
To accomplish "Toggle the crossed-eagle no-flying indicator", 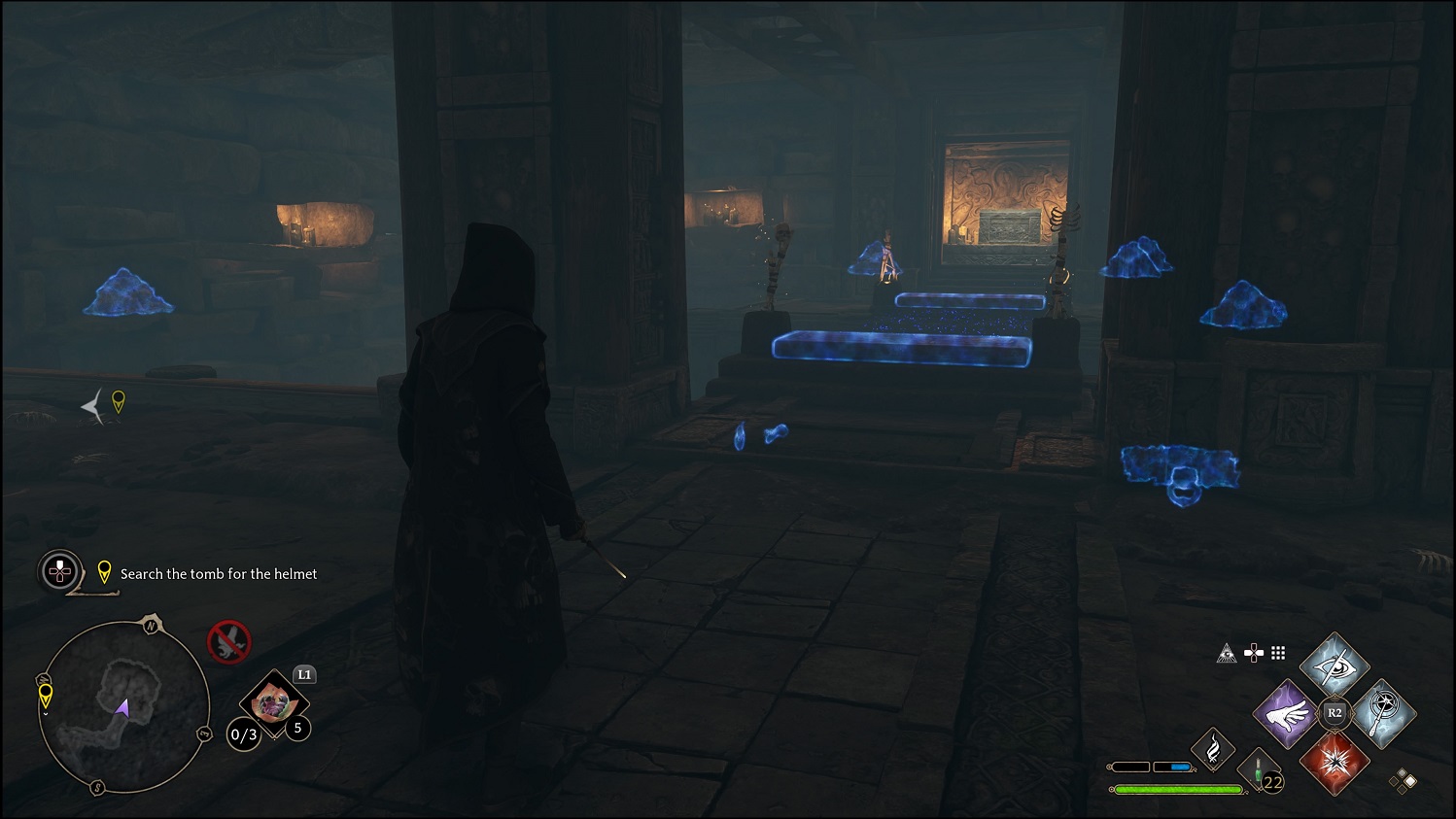I will pyautogui.click(x=229, y=640).
